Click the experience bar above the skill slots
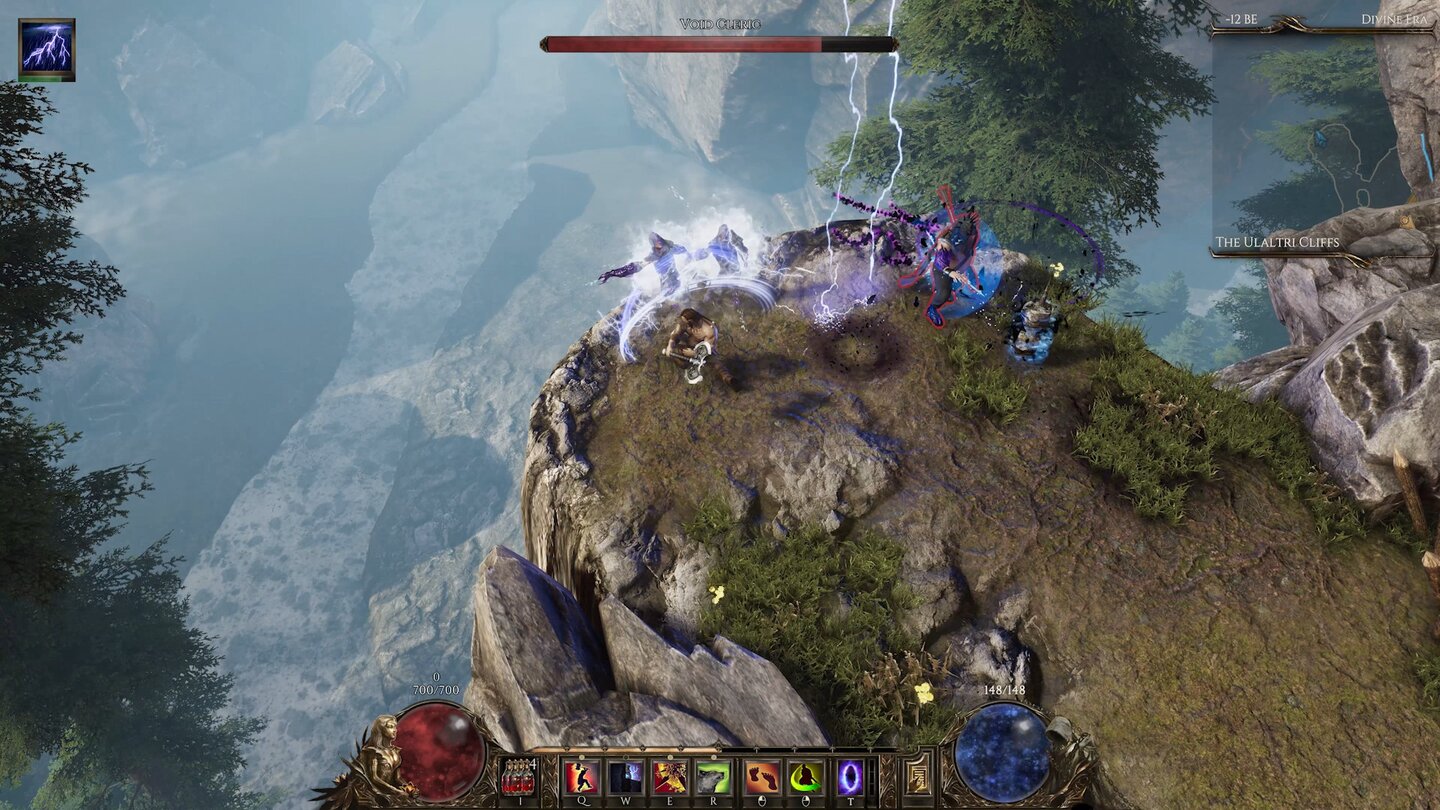The image size is (1440, 810). [x=713, y=750]
